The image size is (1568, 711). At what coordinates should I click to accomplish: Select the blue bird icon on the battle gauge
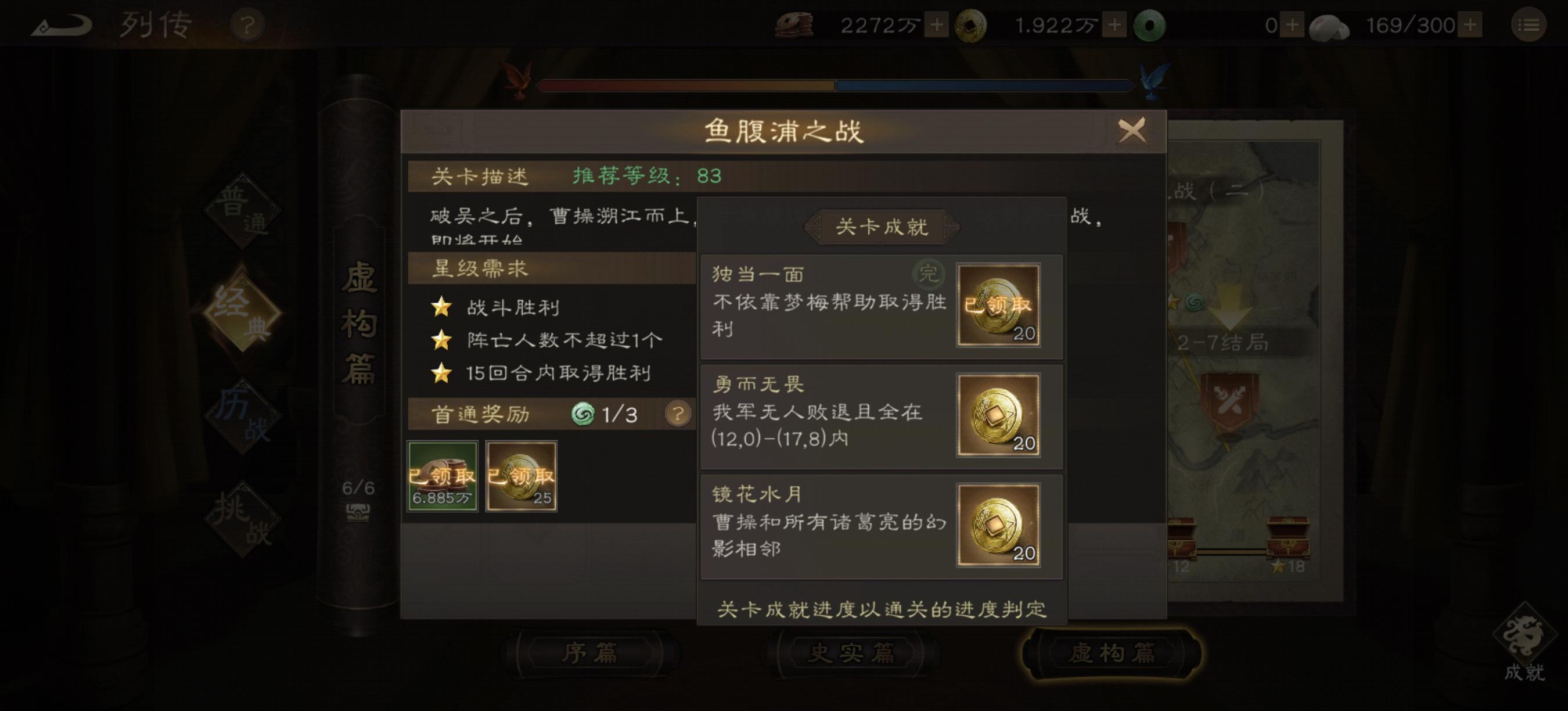[x=1150, y=79]
